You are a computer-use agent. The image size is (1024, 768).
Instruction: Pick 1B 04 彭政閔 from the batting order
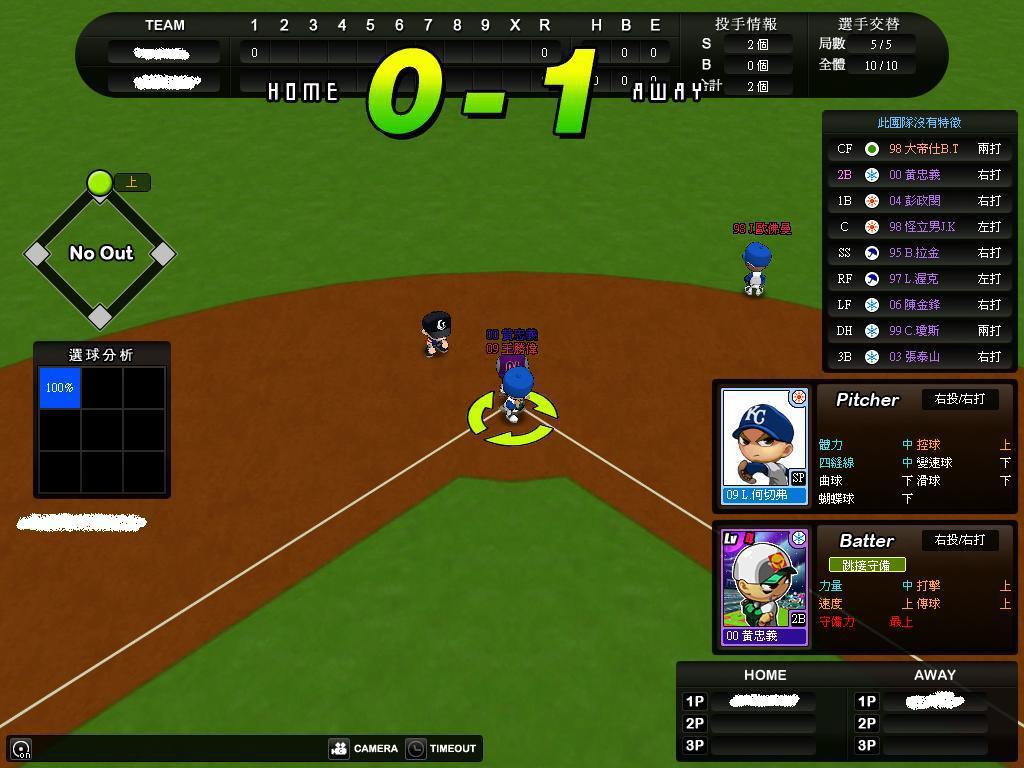pos(919,201)
